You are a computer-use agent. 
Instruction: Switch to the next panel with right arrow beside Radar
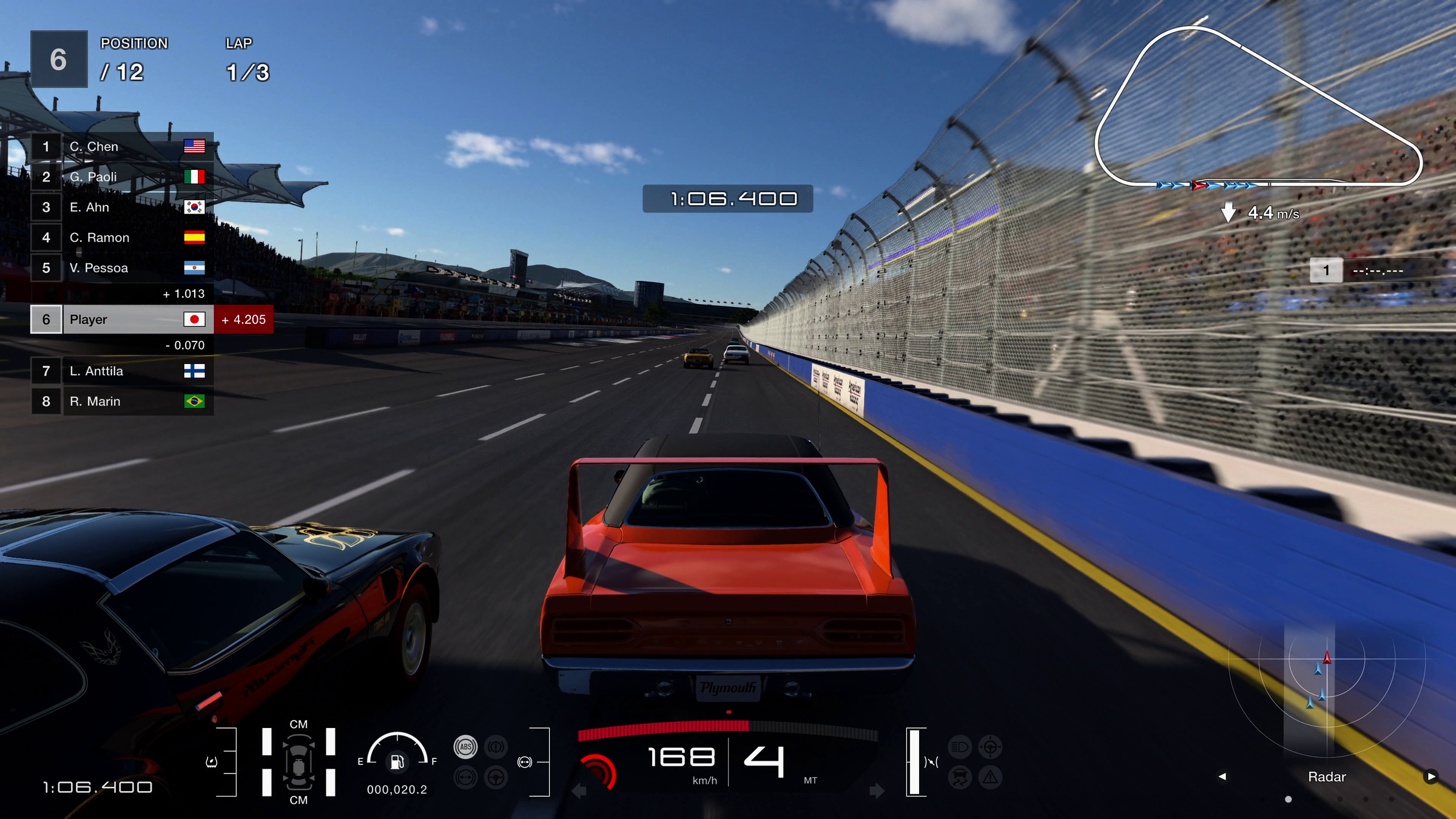(1431, 777)
